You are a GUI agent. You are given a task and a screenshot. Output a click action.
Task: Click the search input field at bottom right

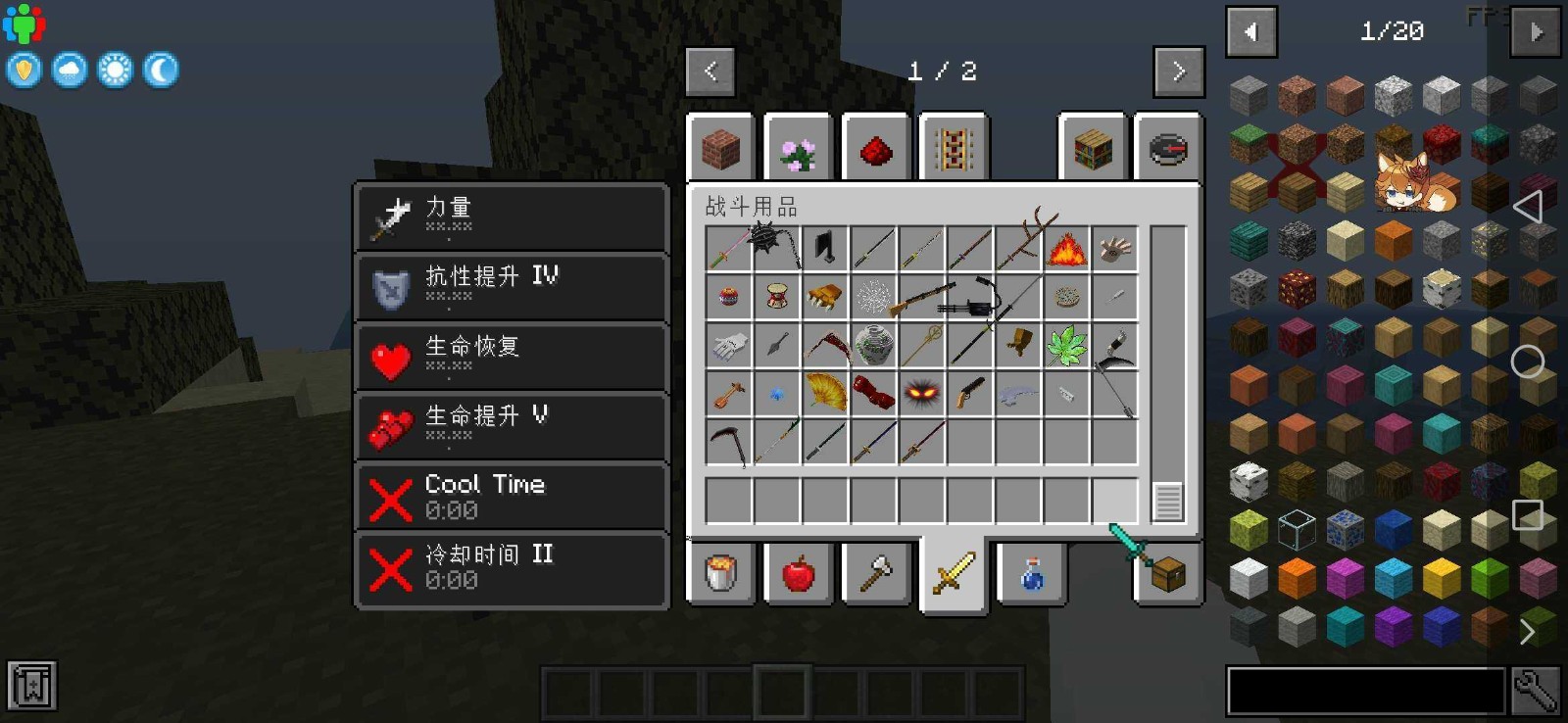pos(1362,689)
